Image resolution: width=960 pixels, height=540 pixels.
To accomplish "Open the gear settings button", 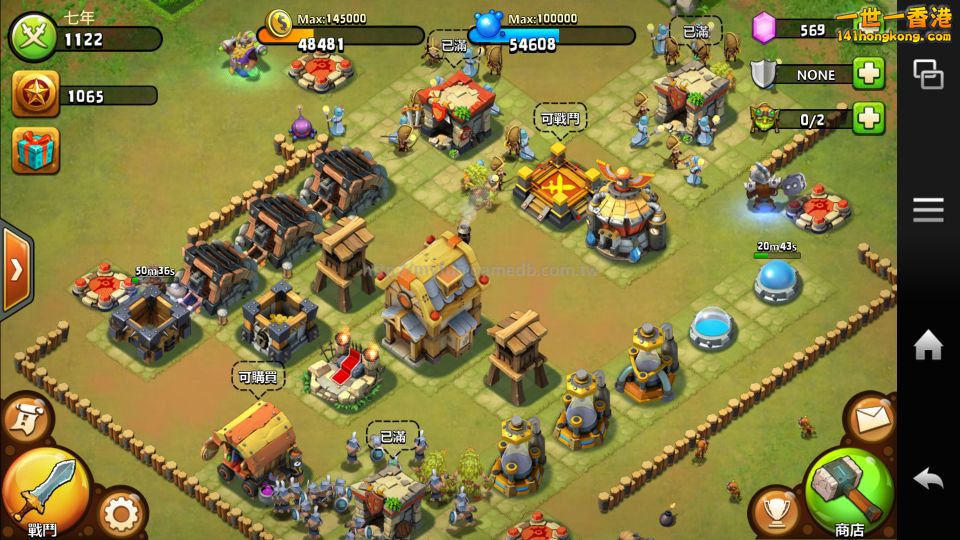I will point(121,514).
